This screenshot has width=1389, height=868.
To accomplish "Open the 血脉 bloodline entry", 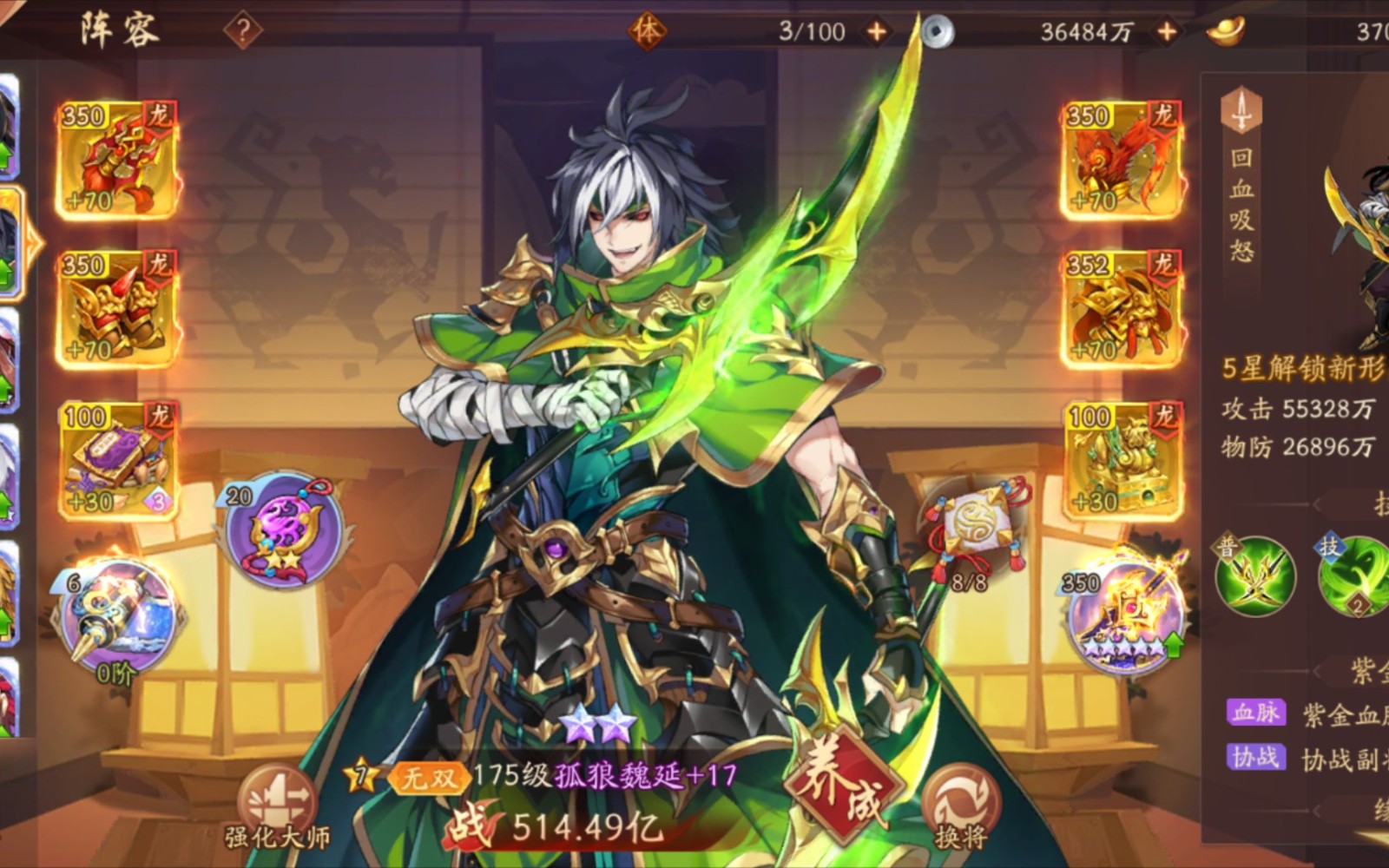I will (x=1255, y=713).
